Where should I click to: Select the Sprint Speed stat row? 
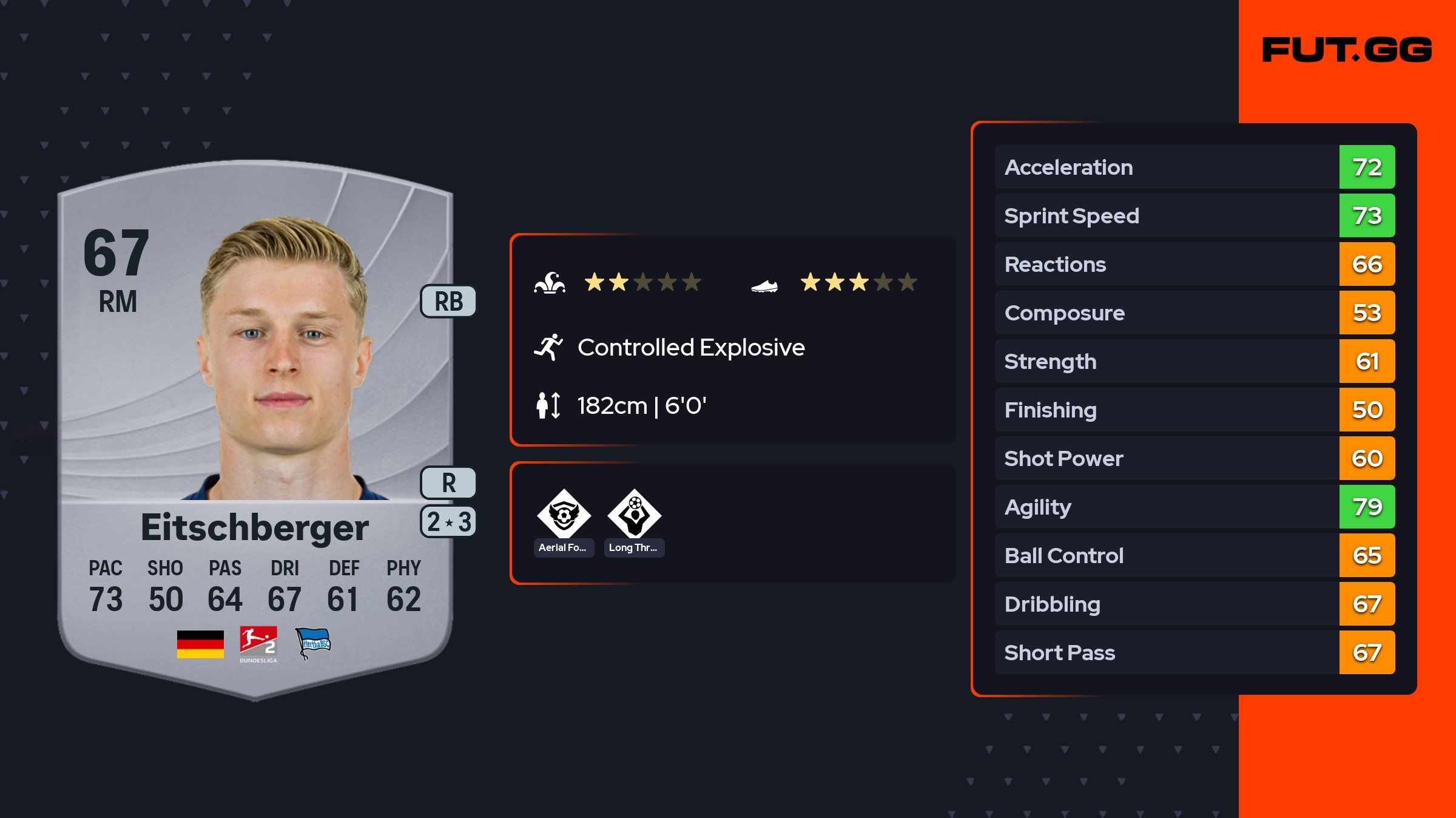(1195, 216)
